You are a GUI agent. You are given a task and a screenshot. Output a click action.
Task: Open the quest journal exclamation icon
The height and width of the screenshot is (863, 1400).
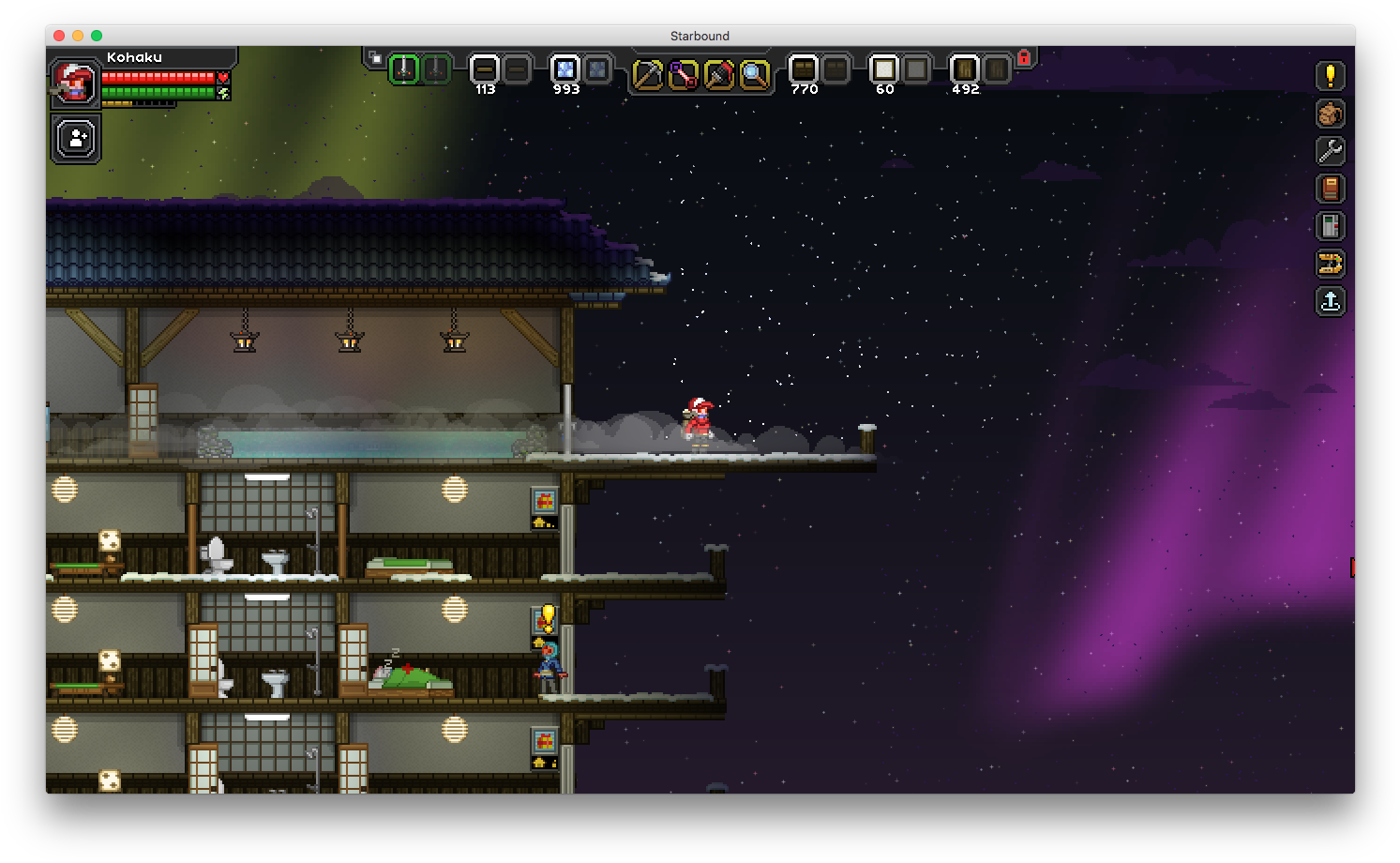click(x=1330, y=76)
